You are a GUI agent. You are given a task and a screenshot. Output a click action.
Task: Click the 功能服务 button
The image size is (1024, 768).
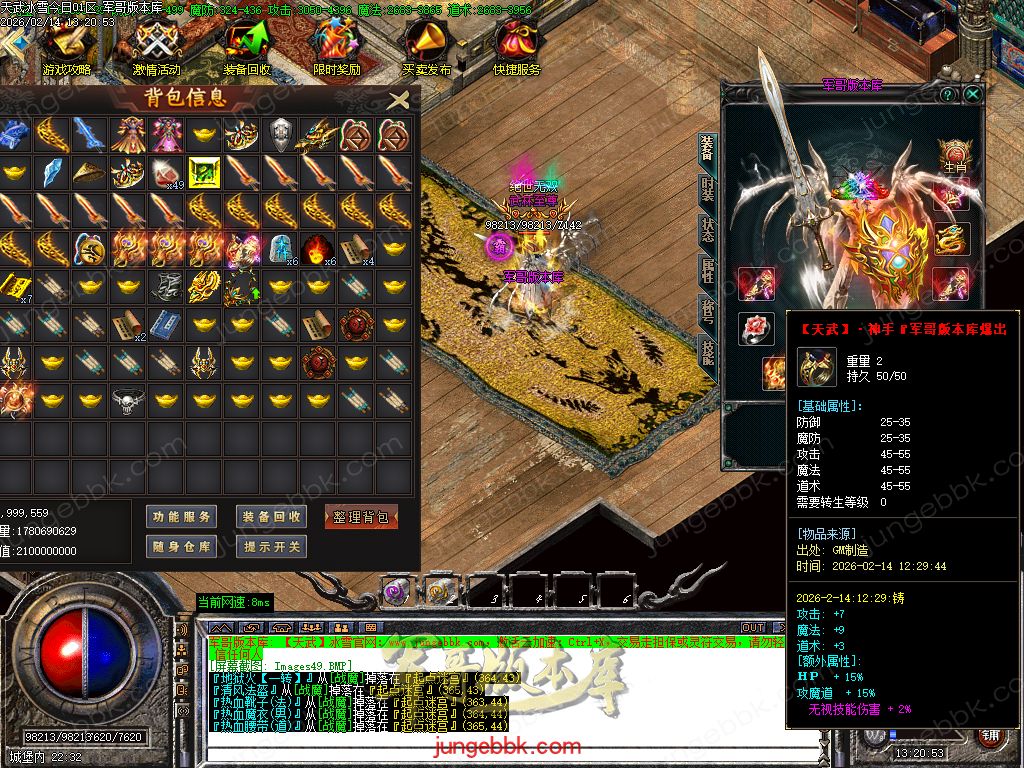[x=181, y=517]
